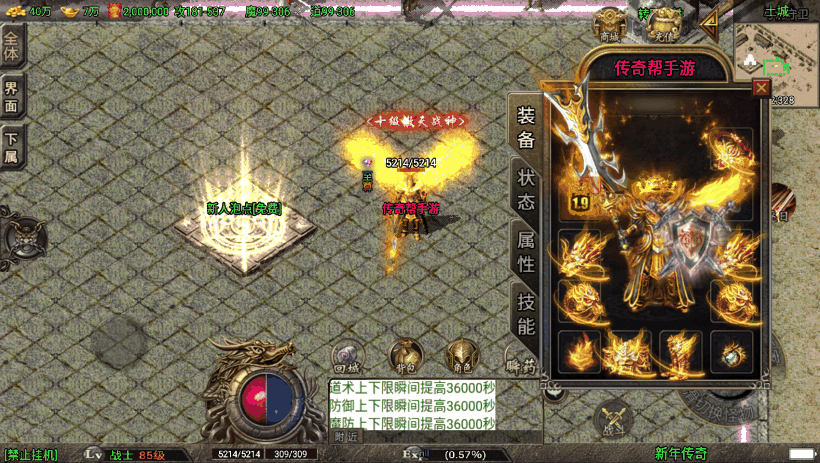Screen dimensions: 820x463
Task: Switch to the 界面 tab
Action: [x=12, y=97]
